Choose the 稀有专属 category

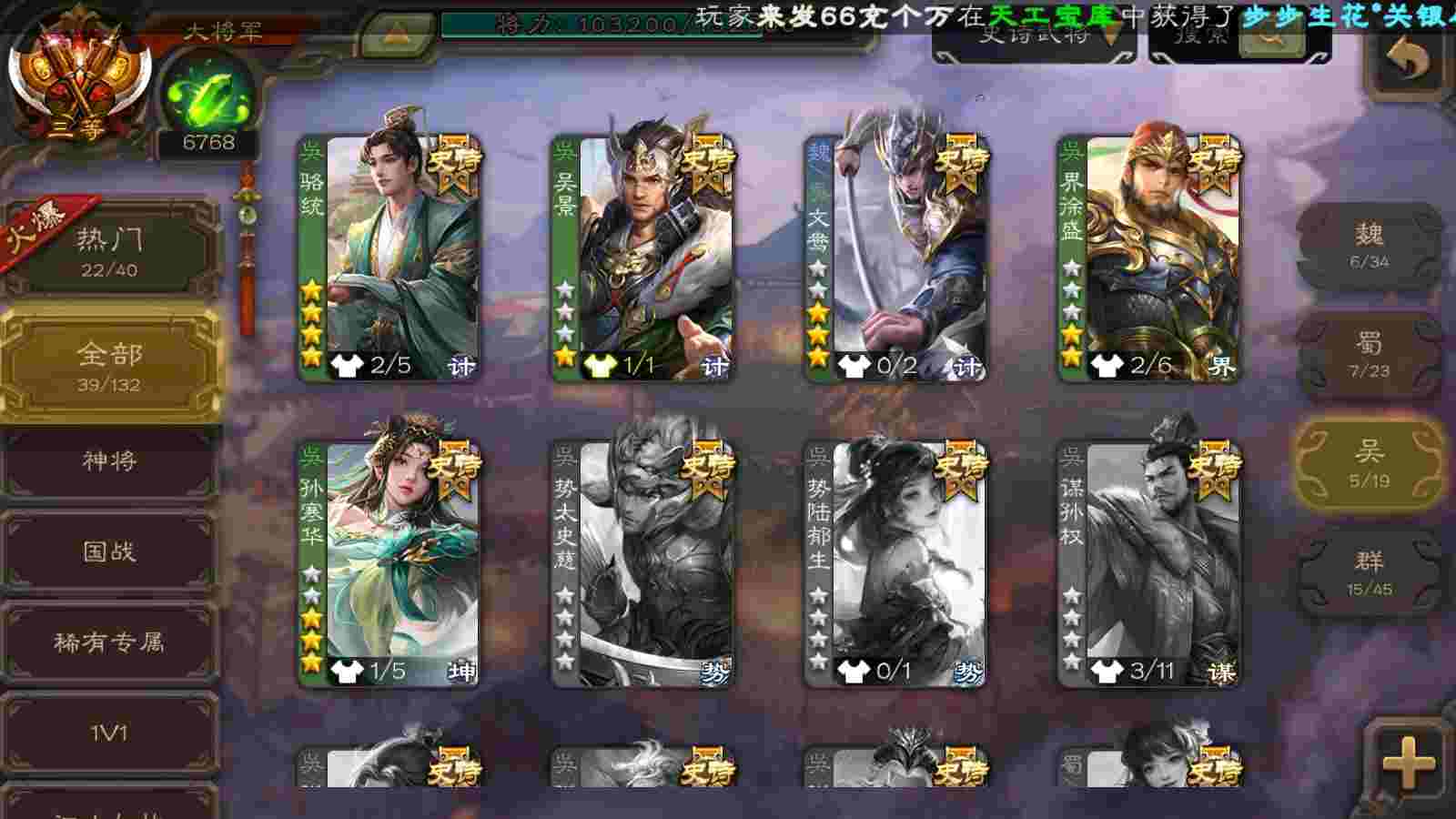(x=109, y=642)
